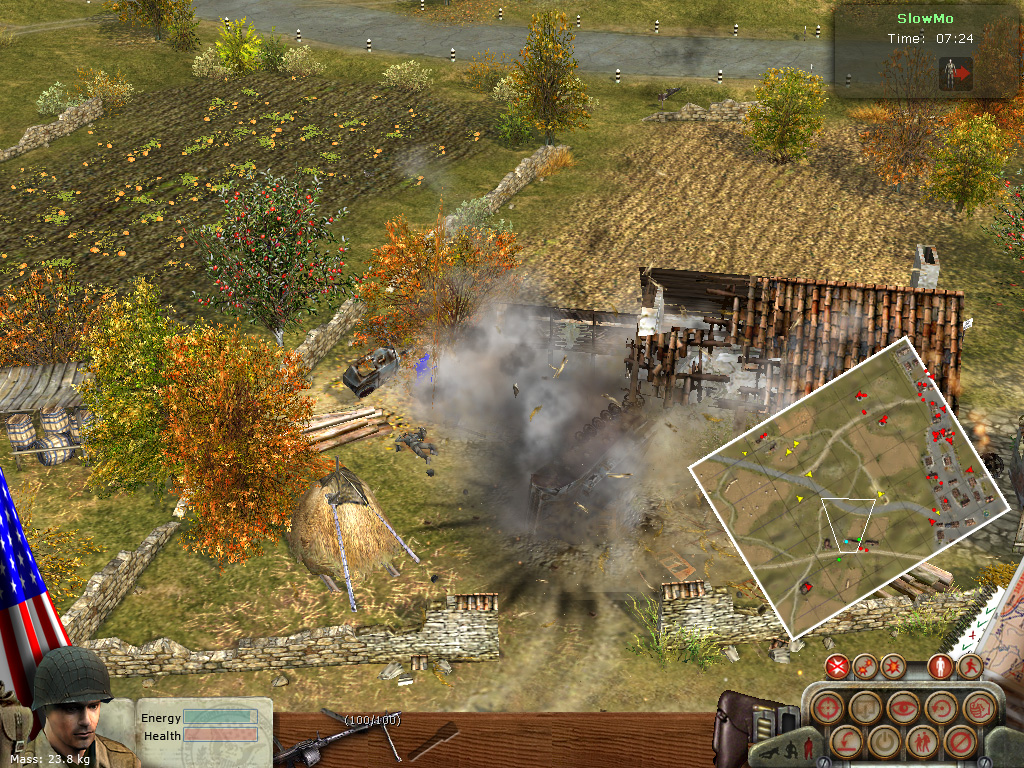Activate the fist melee command
The width and height of the screenshot is (1024, 768).
[979, 708]
